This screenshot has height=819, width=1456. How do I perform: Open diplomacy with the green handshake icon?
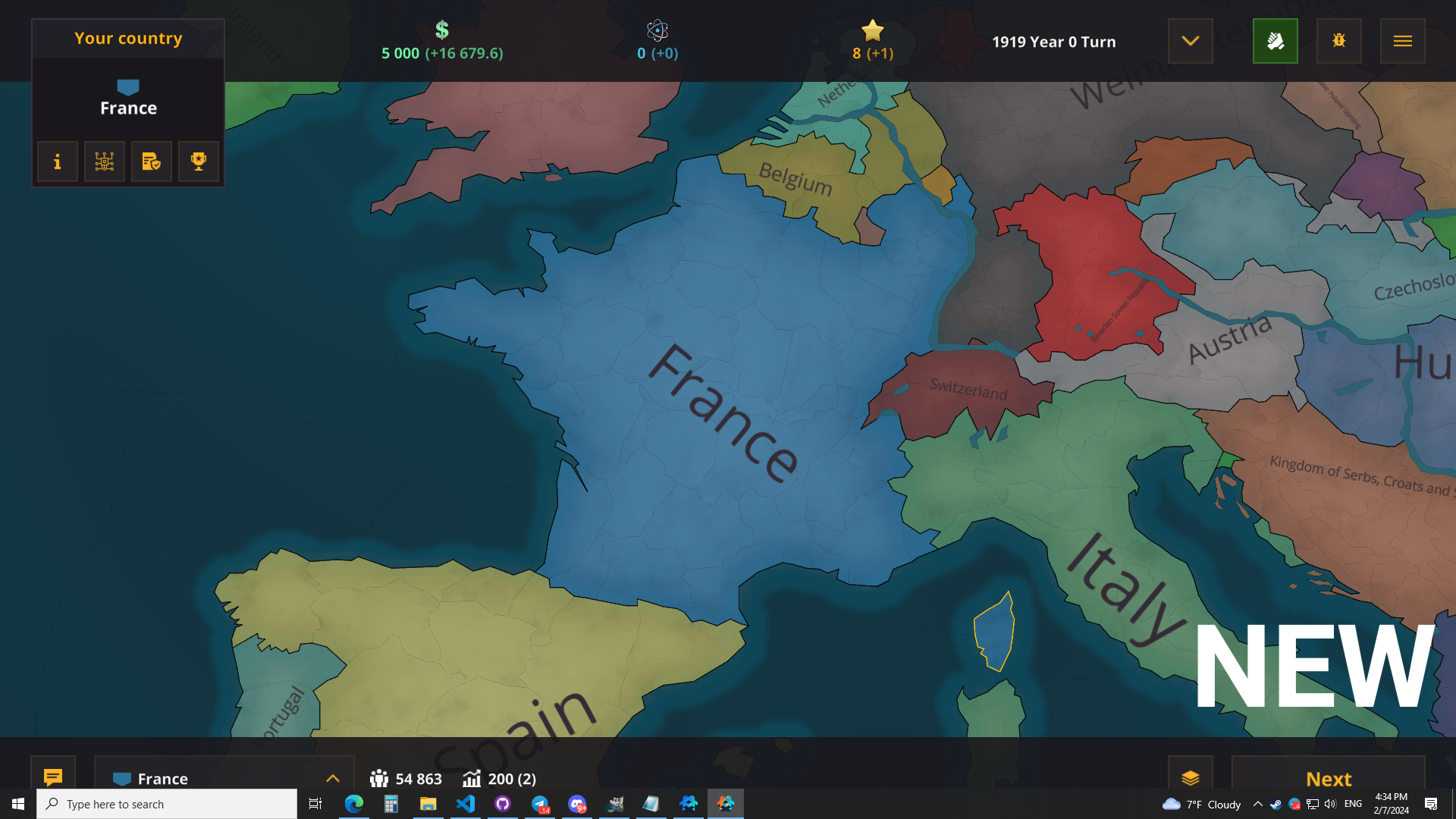(x=1275, y=41)
